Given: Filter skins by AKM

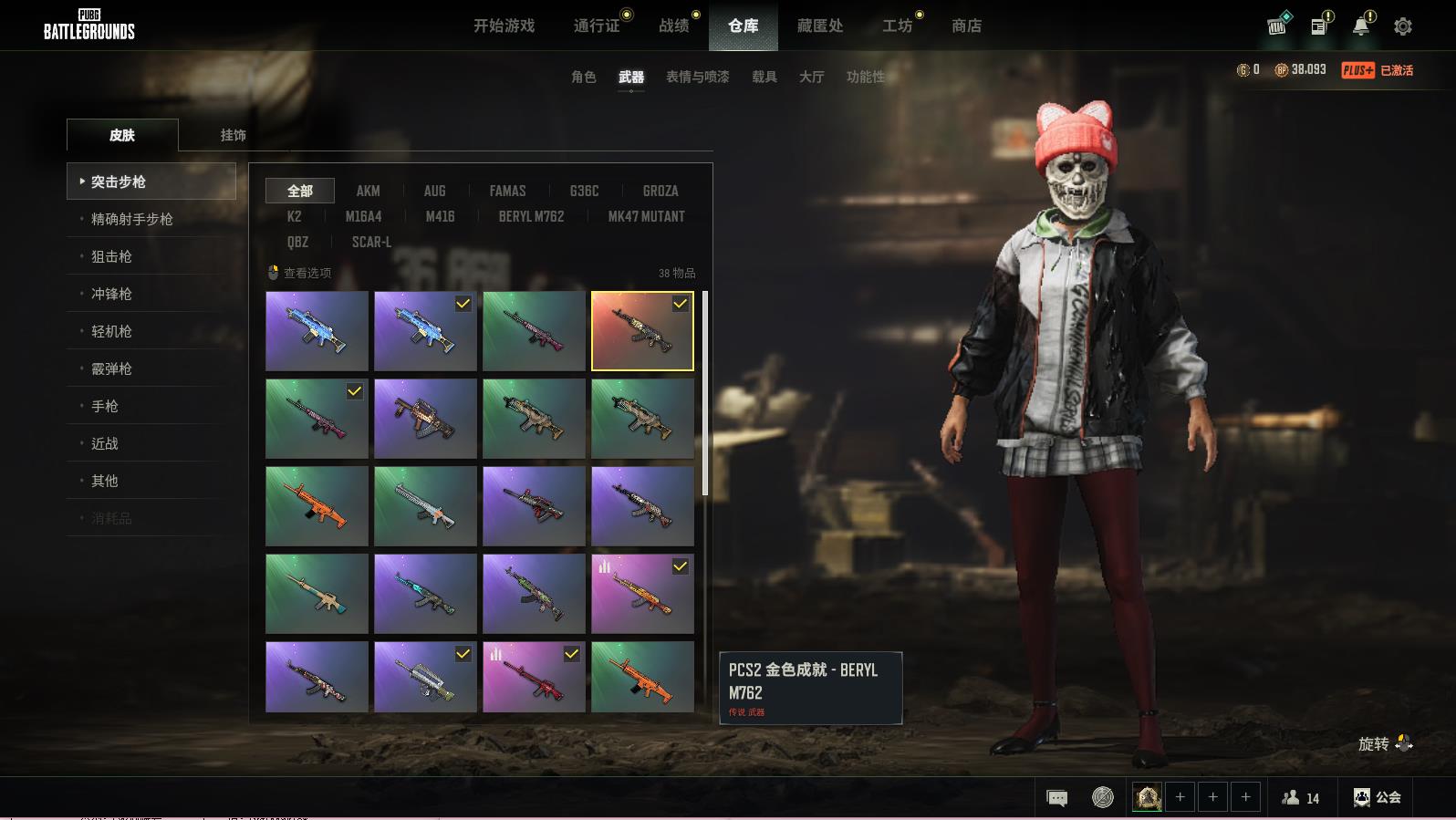Looking at the screenshot, I should (369, 191).
